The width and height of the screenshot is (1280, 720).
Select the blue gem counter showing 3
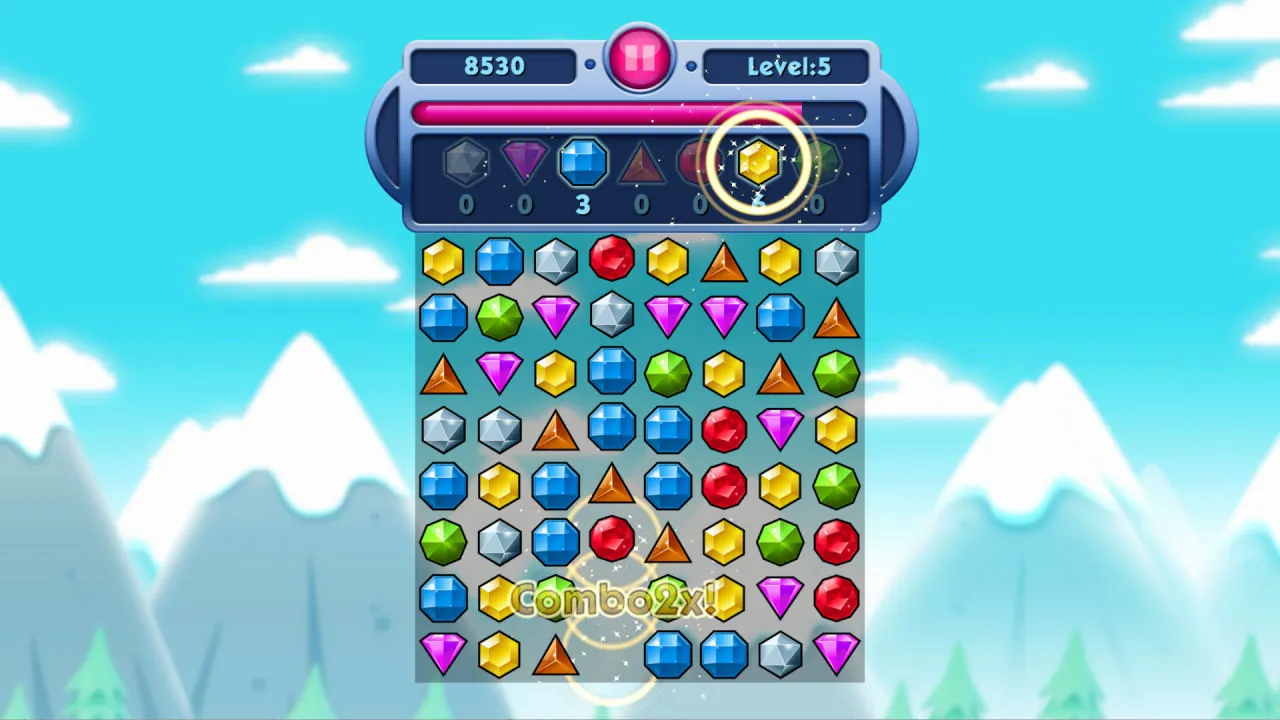[583, 163]
